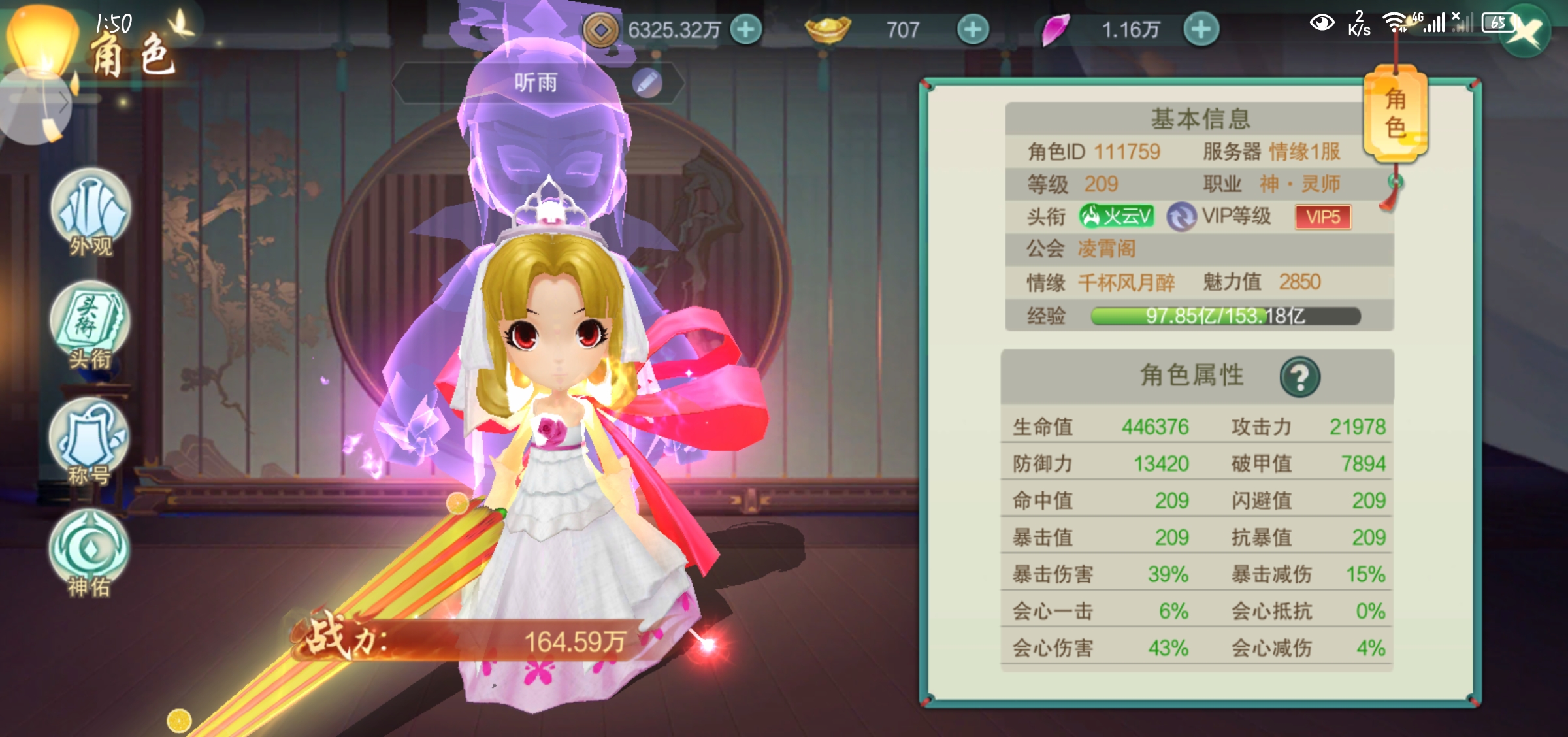
Task: View the guild 凌霄阁
Action: tap(1106, 249)
